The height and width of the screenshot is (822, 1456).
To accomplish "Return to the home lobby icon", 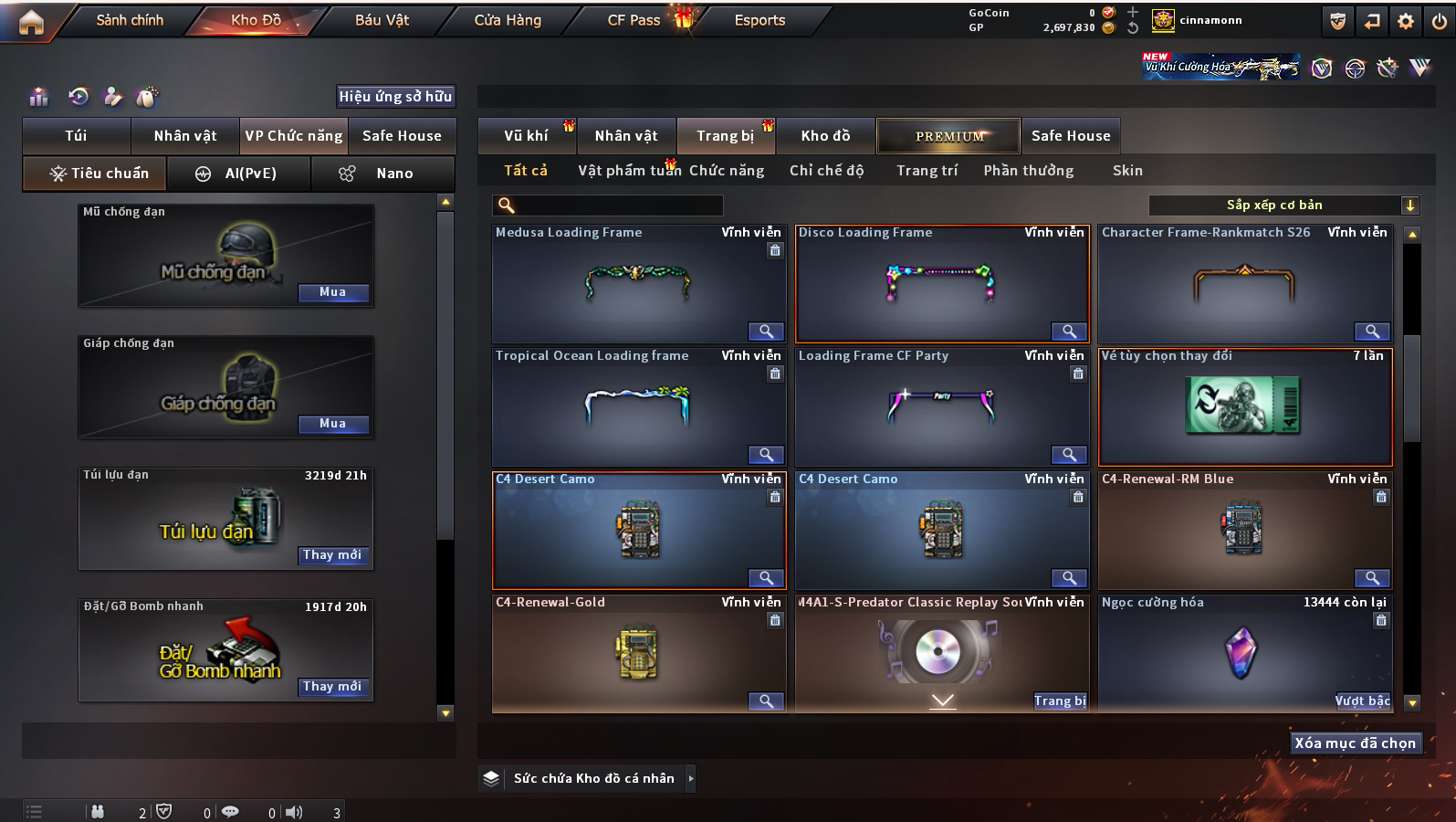I will (x=31, y=21).
